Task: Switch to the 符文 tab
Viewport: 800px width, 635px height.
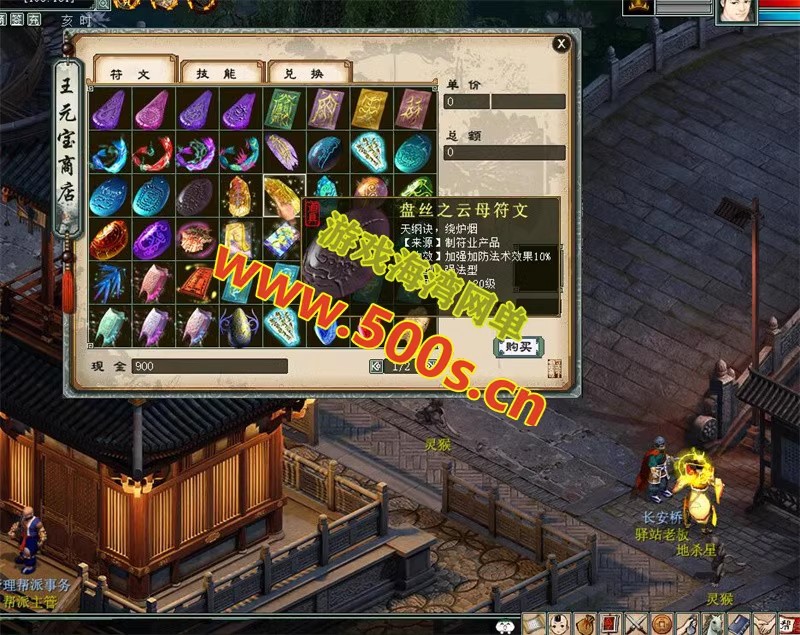Action: tap(130, 72)
